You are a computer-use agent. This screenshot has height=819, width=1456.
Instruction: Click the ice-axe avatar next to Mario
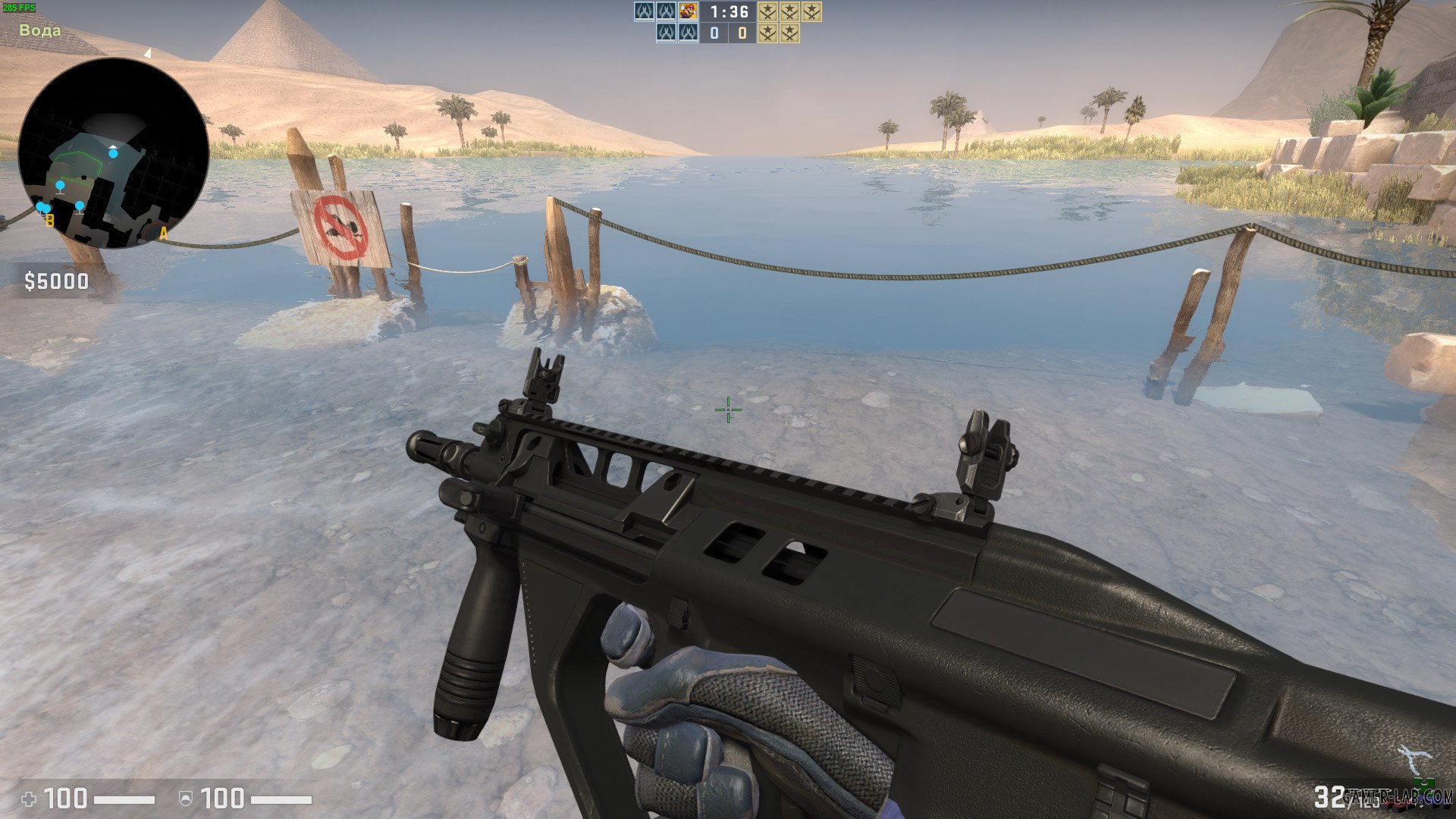tap(666, 11)
